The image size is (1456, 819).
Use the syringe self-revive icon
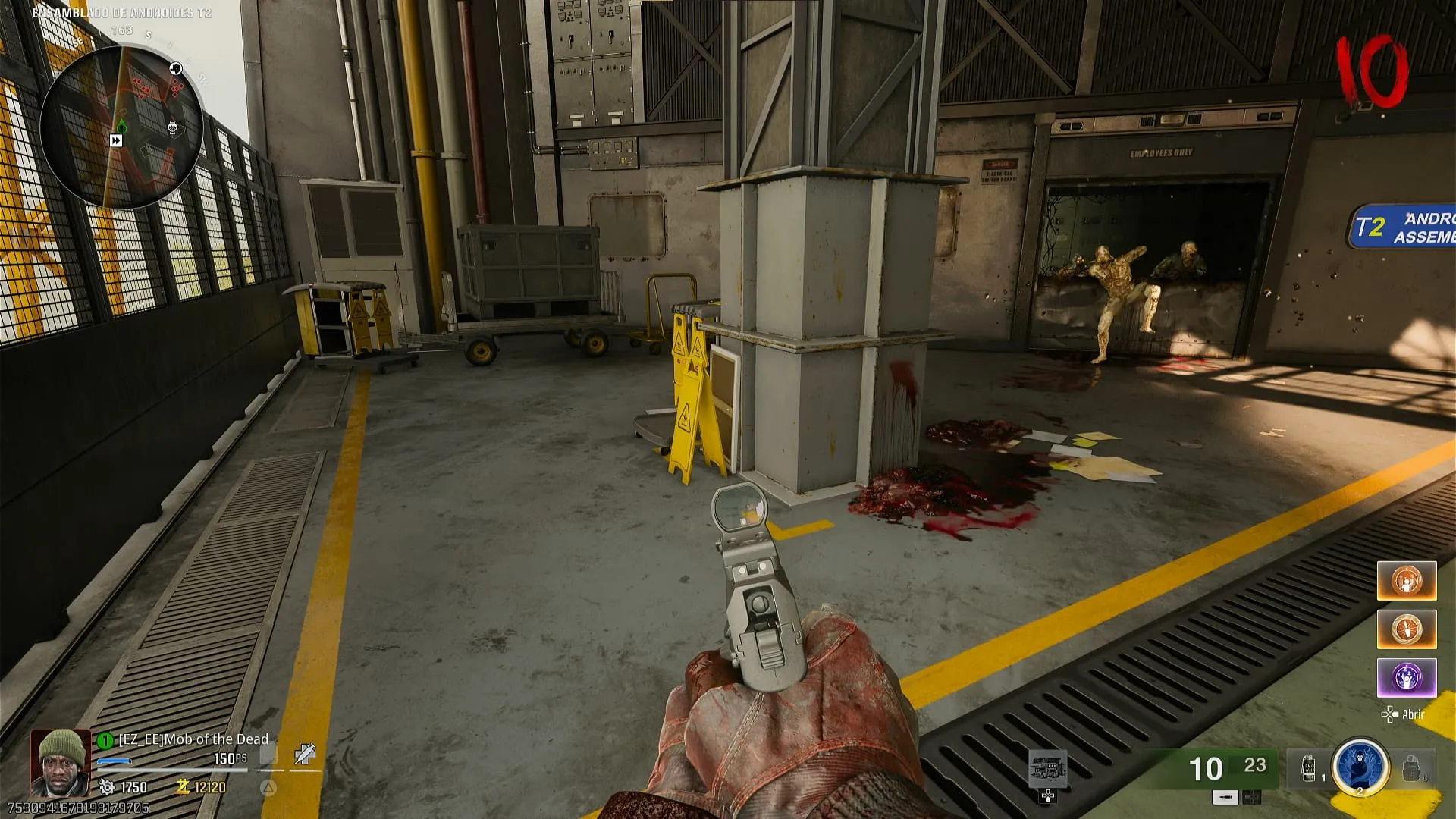(305, 753)
